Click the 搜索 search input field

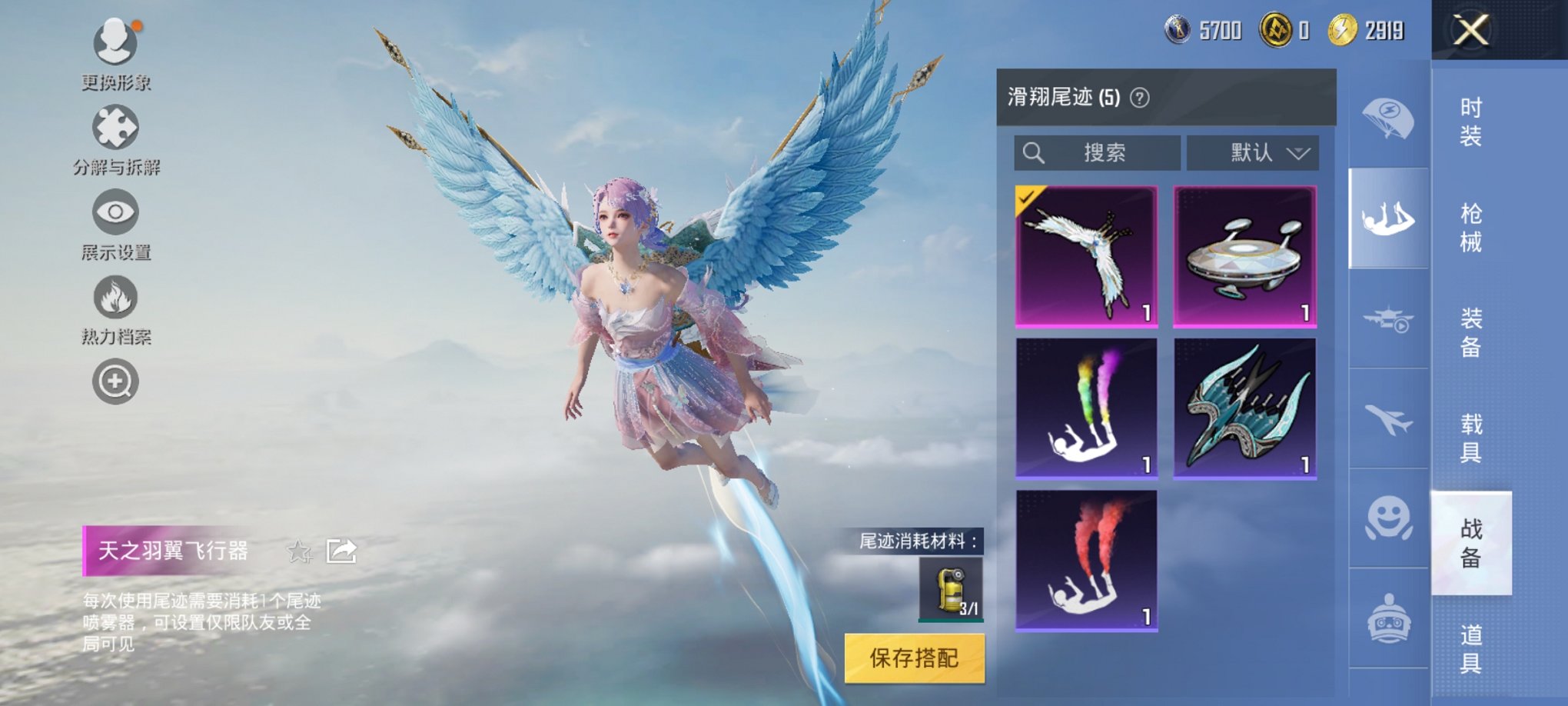click(1095, 153)
